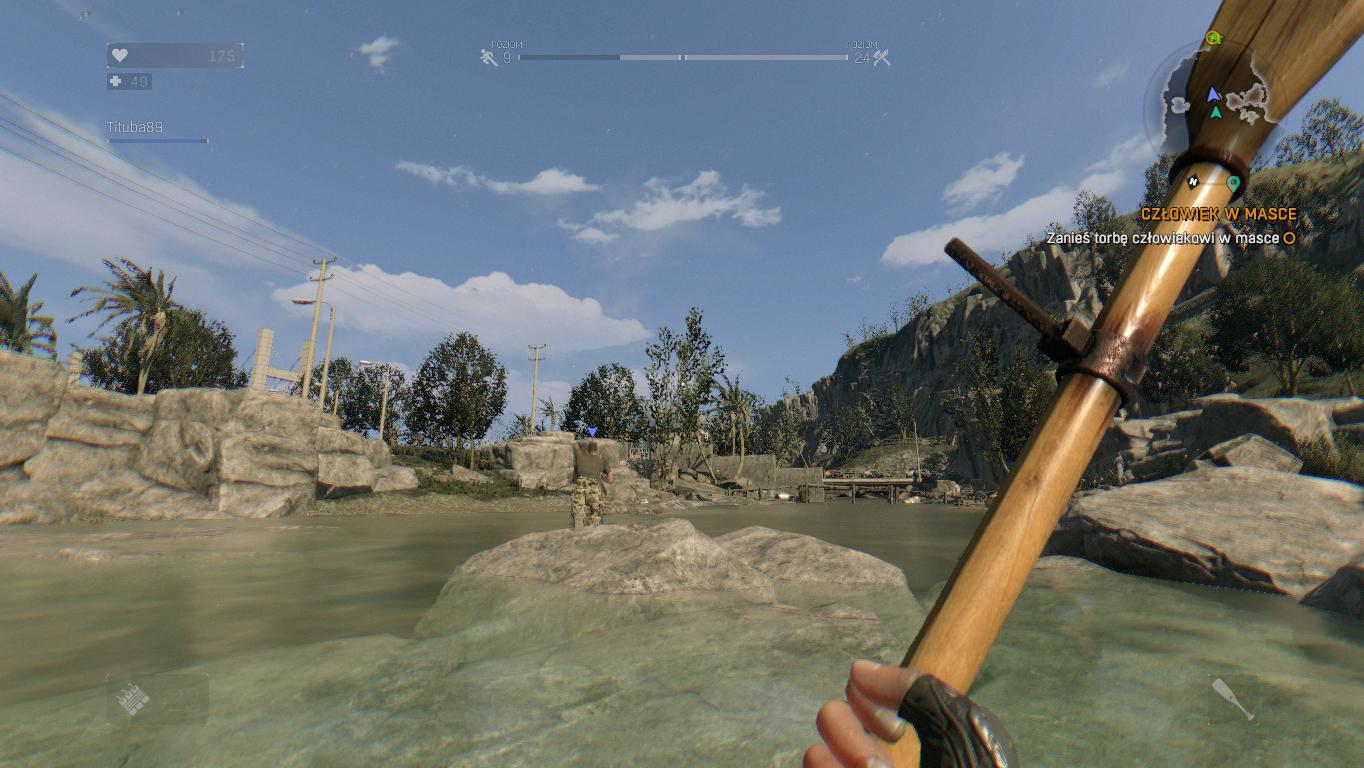
Task: Click the N compass marker under the minimap
Action: click(1191, 182)
